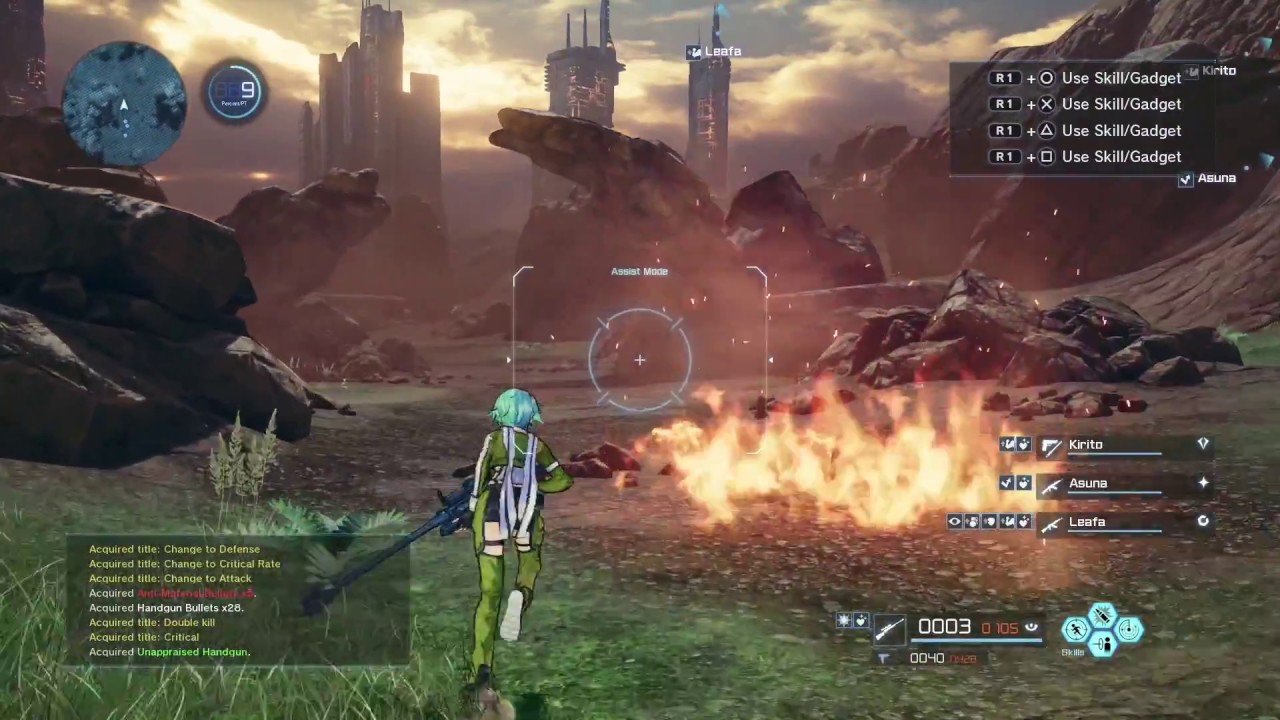Click Asuna's health bar
The width and height of the screenshot is (1280, 720).
[1115, 492]
